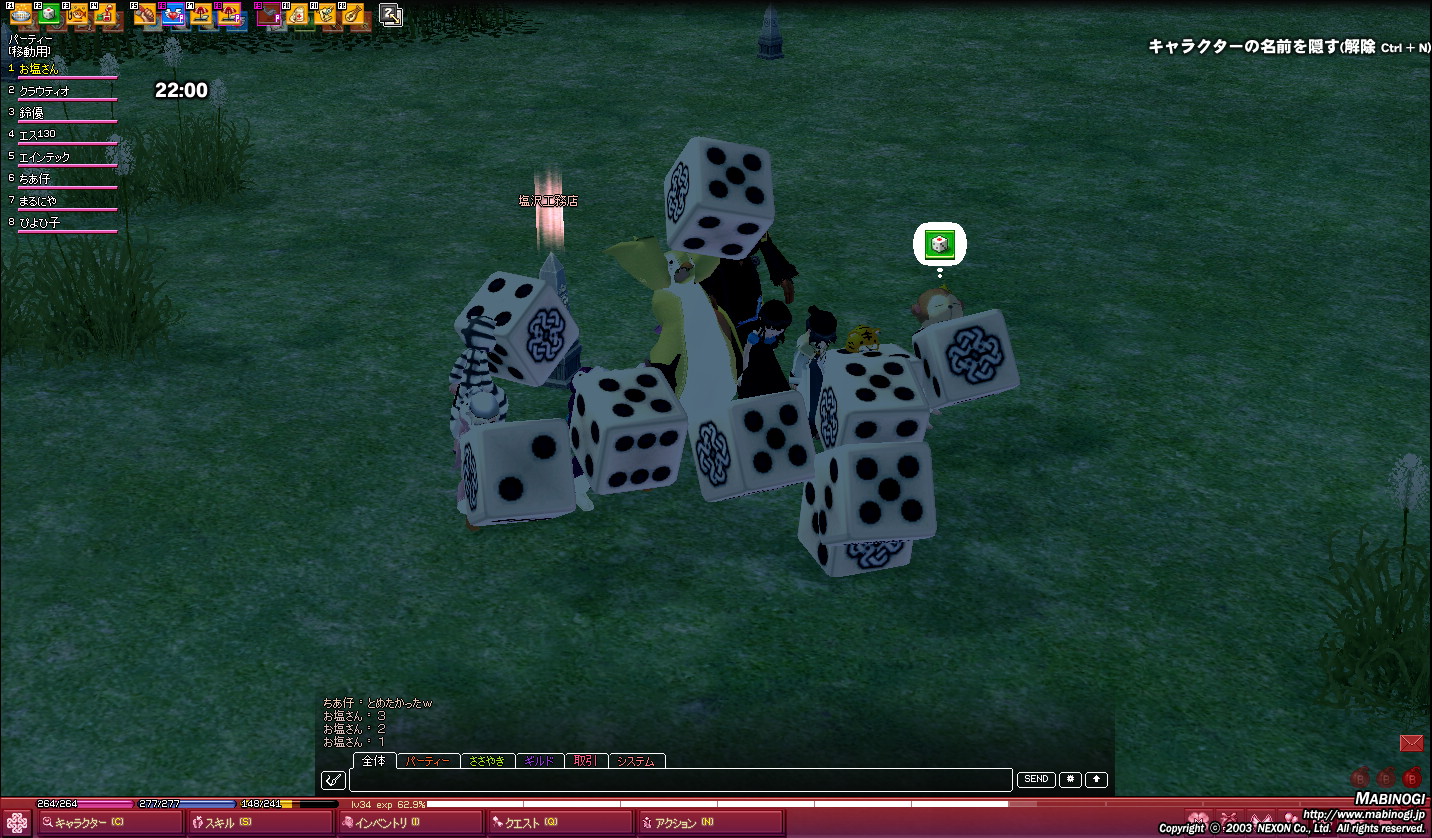The height and width of the screenshot is (838, 1432).
Task: Select party member ひよひ子
Action: [x=40, y=223]
